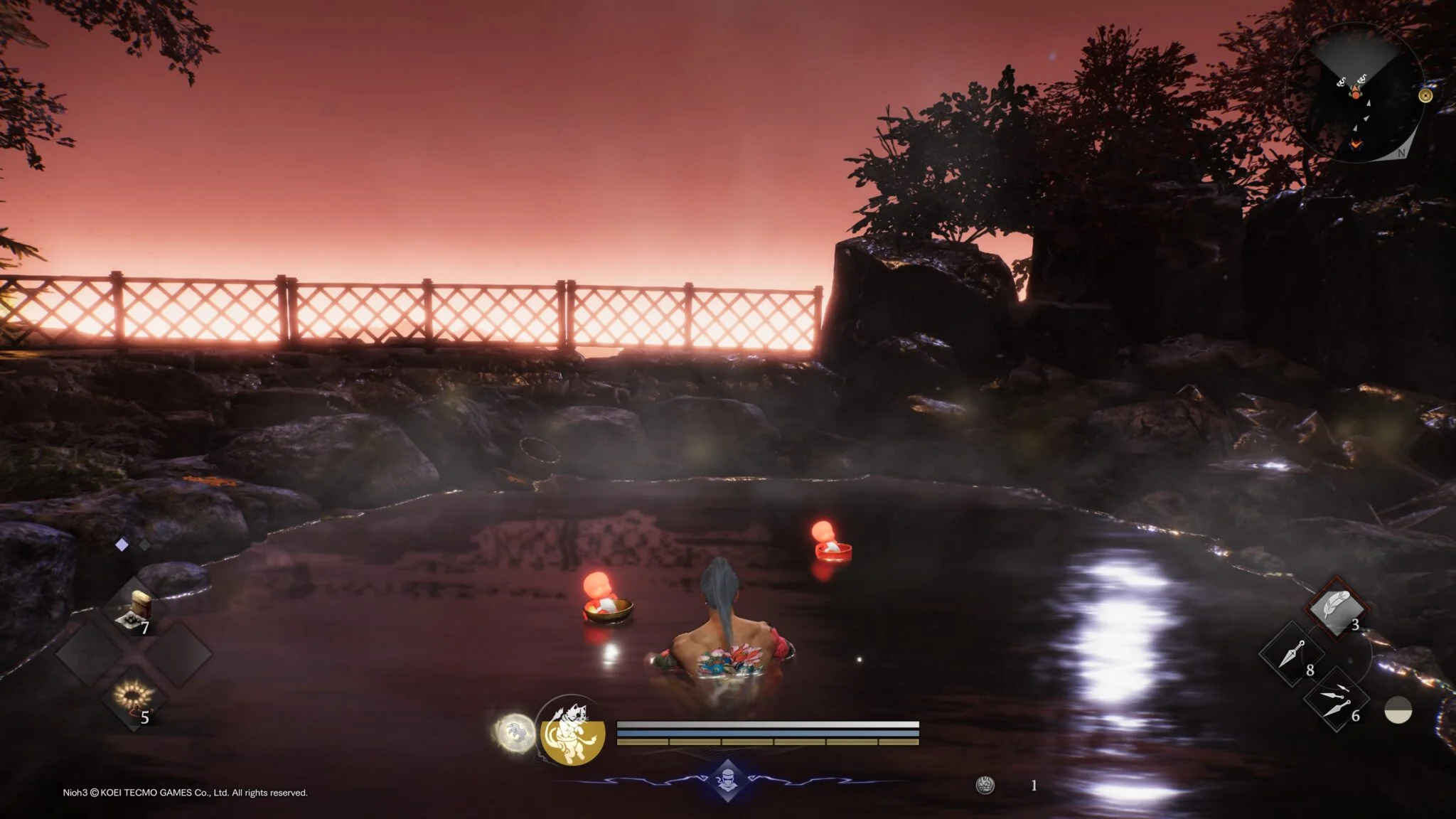Click the half-filled circle indicator
This screenshot has width=1456, height=819.
(x=1398, y=710)
